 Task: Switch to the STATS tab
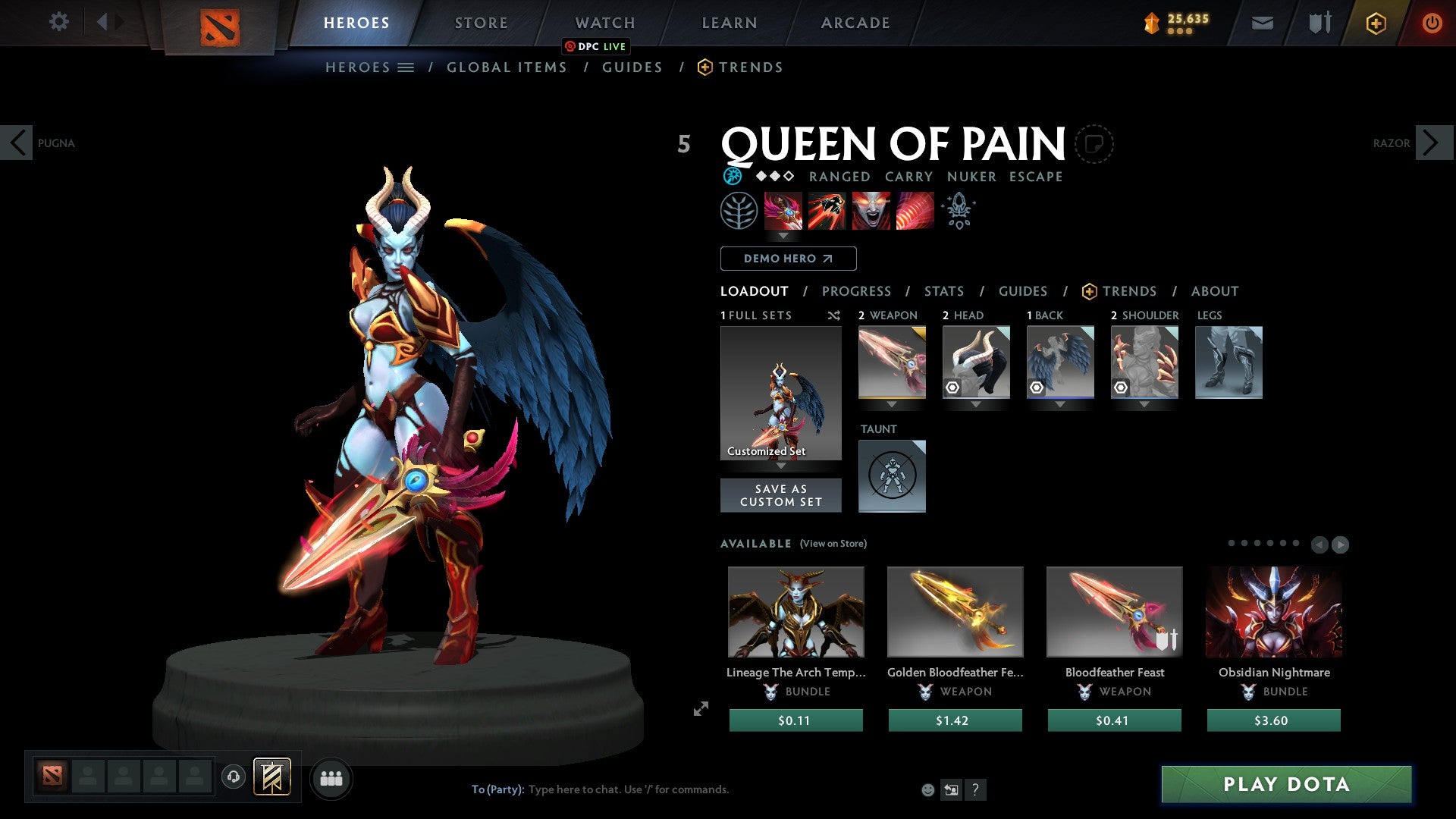coord(943,291)
